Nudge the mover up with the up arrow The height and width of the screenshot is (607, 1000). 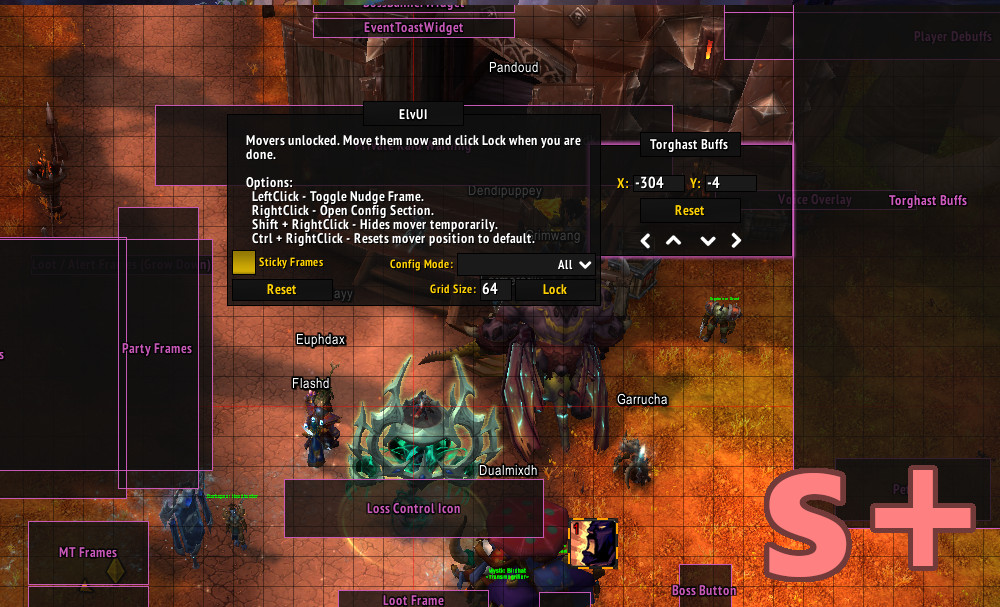tap(674, 241)
